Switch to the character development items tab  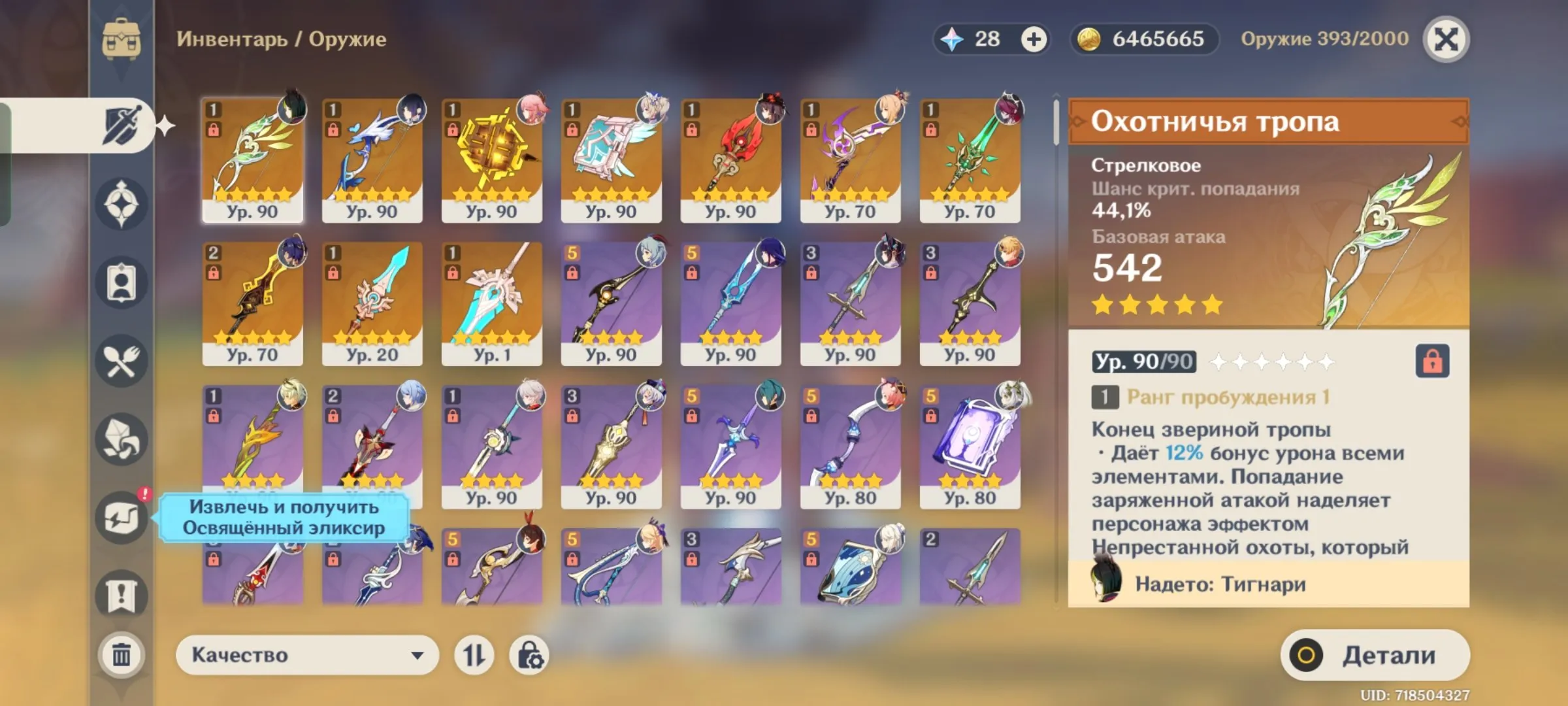click(x=122, y=282)
